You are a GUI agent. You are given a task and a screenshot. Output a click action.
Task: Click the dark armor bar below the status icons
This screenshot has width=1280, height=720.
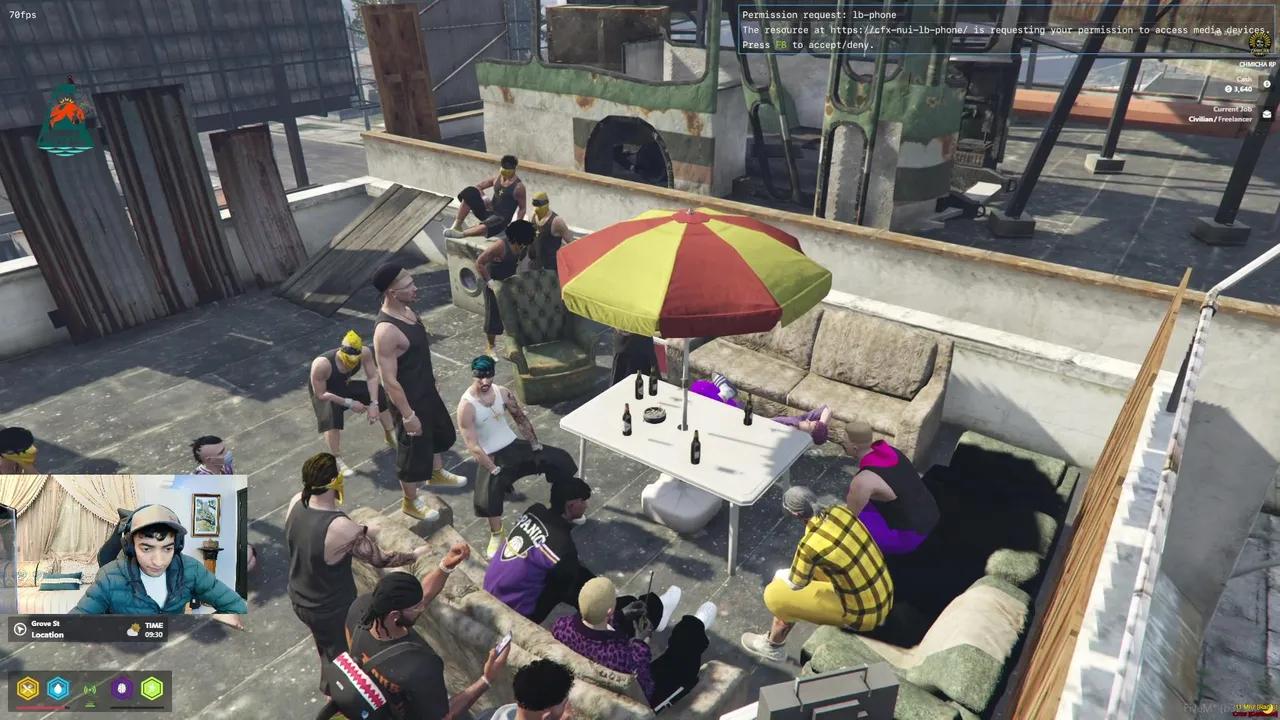coord(137,707)
